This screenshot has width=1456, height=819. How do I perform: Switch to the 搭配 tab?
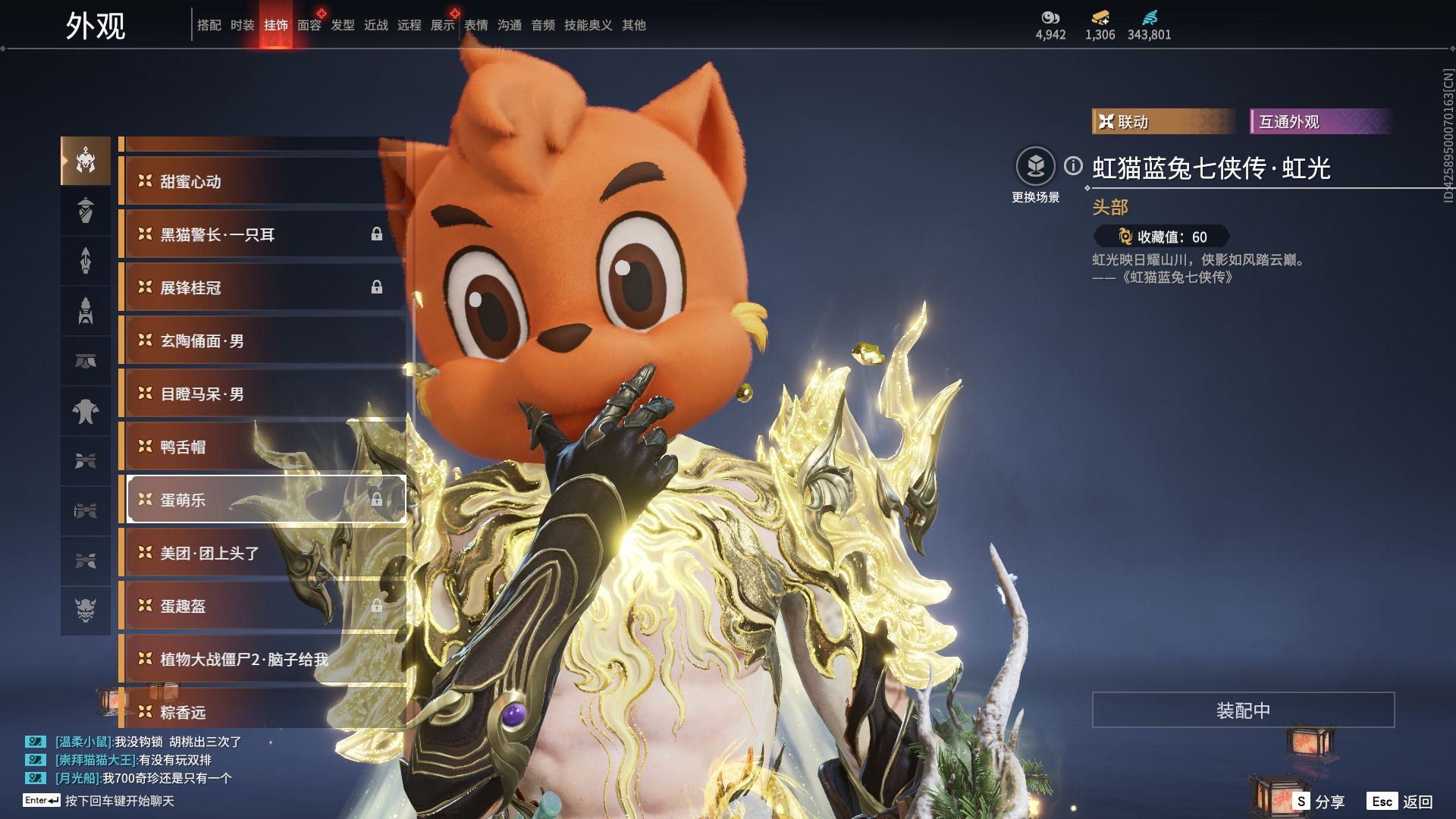tap(209, 25)
